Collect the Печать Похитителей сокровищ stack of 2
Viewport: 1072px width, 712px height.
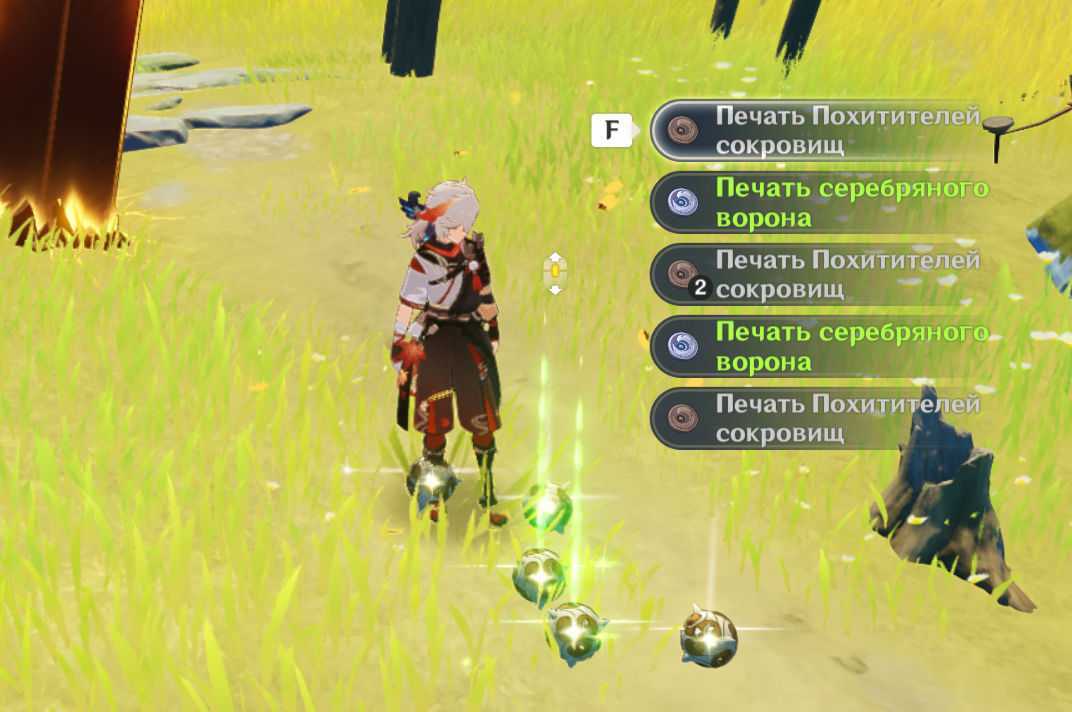(x=820, y=275)
